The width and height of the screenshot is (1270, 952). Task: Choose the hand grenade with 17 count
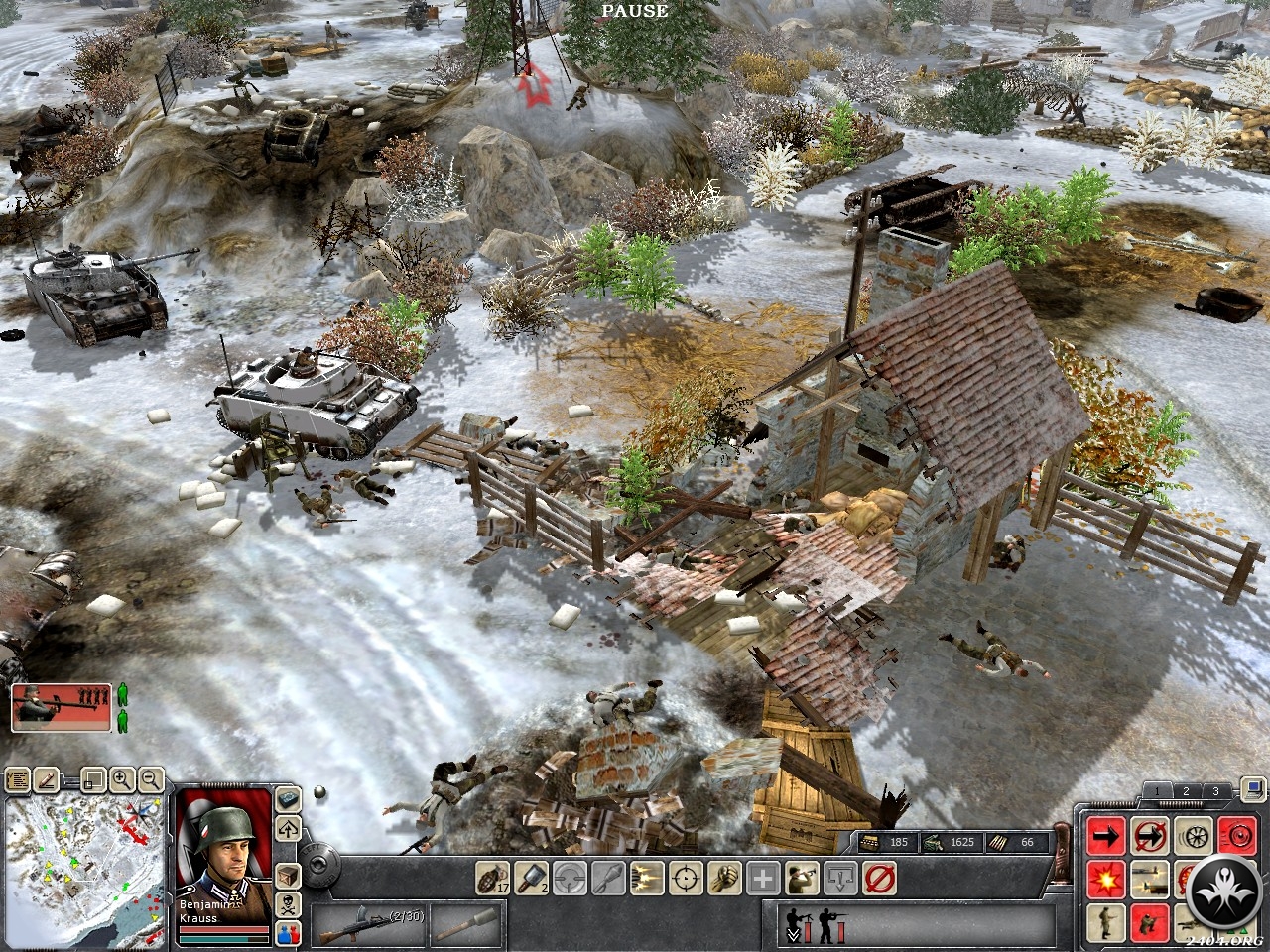[x=493, y=877]
